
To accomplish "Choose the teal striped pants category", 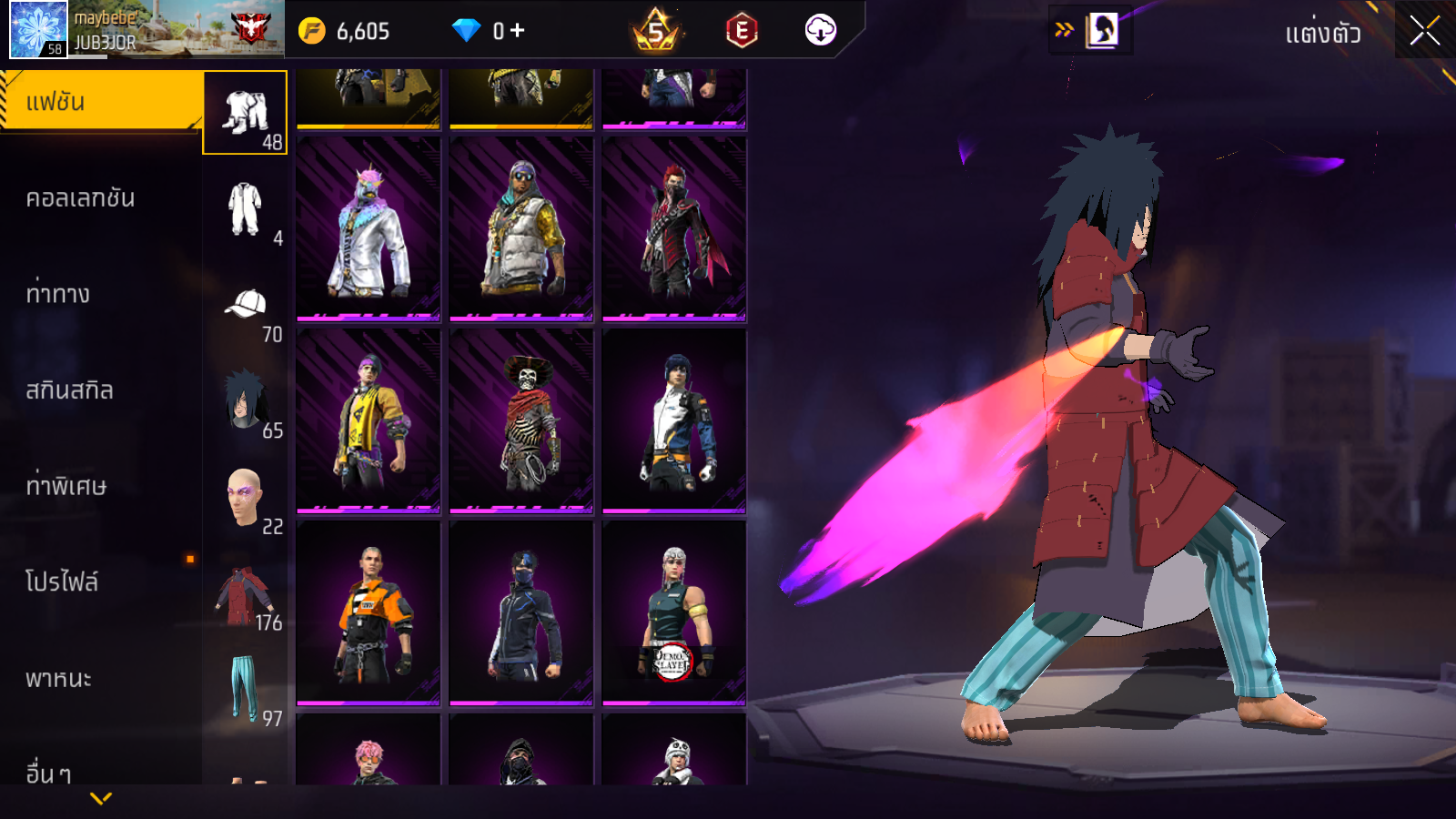I will pos(245,688).
